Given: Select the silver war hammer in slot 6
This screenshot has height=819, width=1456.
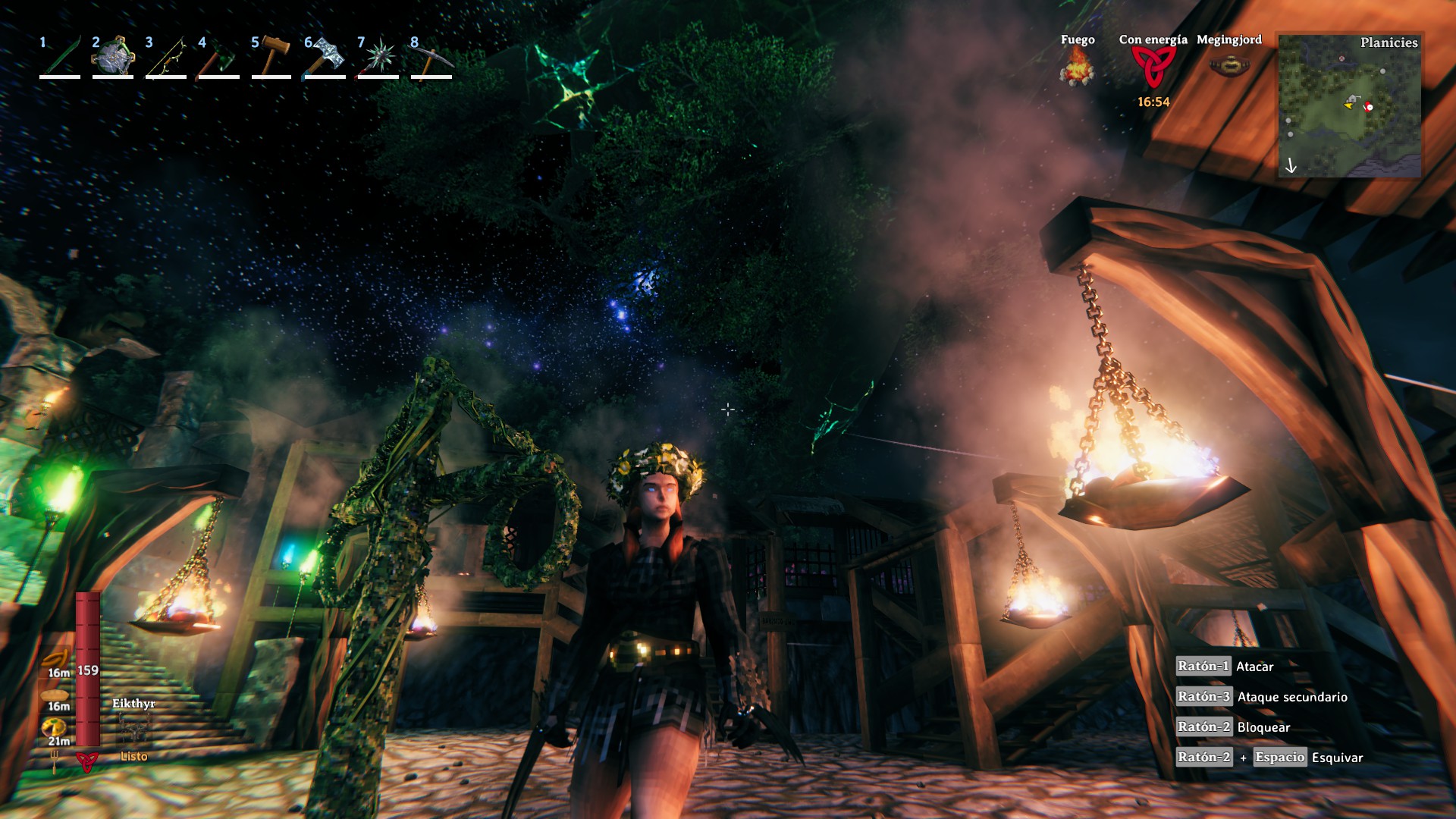Looking at the screenshot, I should [325, 57].
